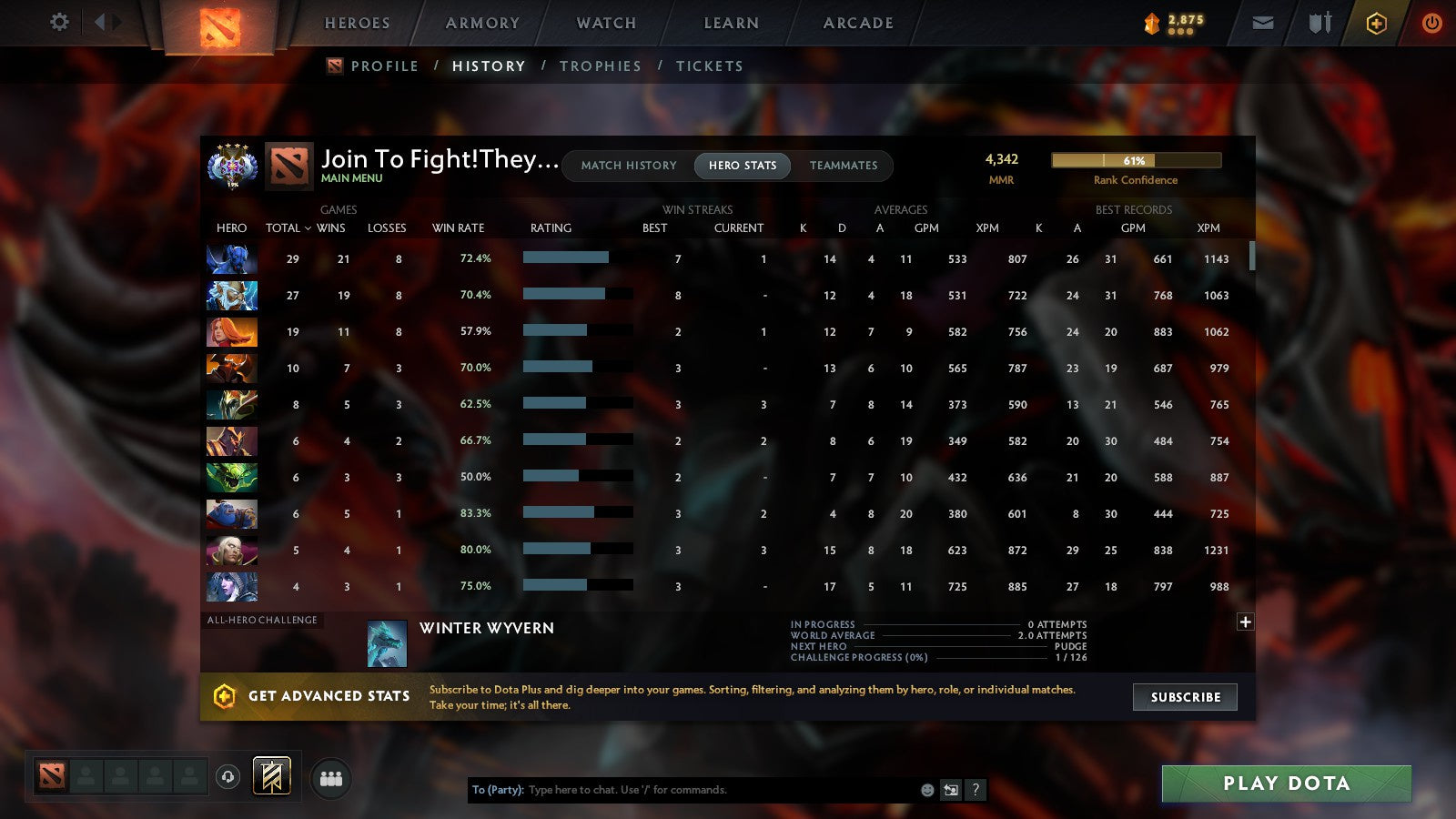
Task: Expand the All-Hero Challenge plus button
Action: pos(1245,622)
